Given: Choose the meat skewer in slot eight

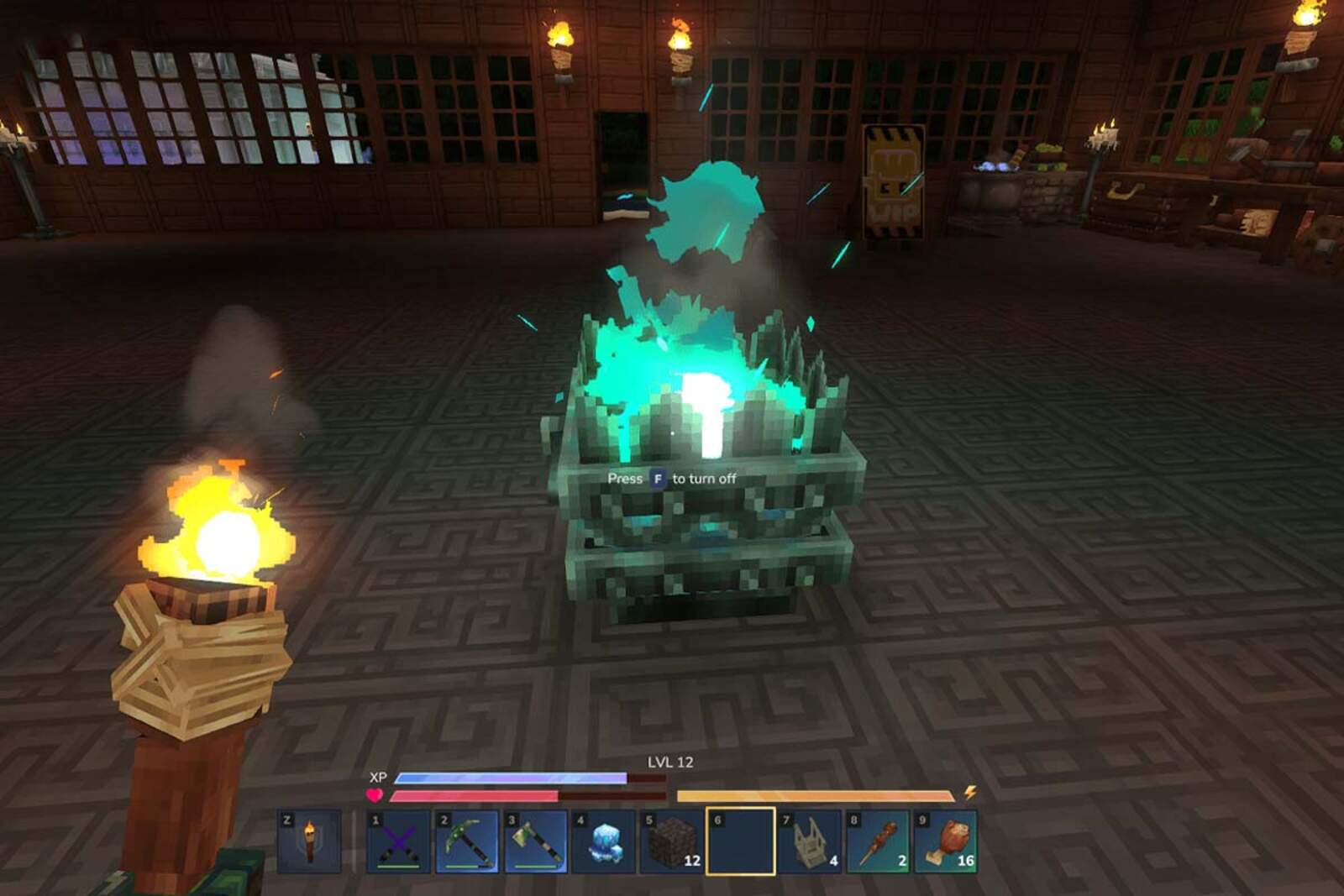Looking at the screenshot, I should [877, 841].
